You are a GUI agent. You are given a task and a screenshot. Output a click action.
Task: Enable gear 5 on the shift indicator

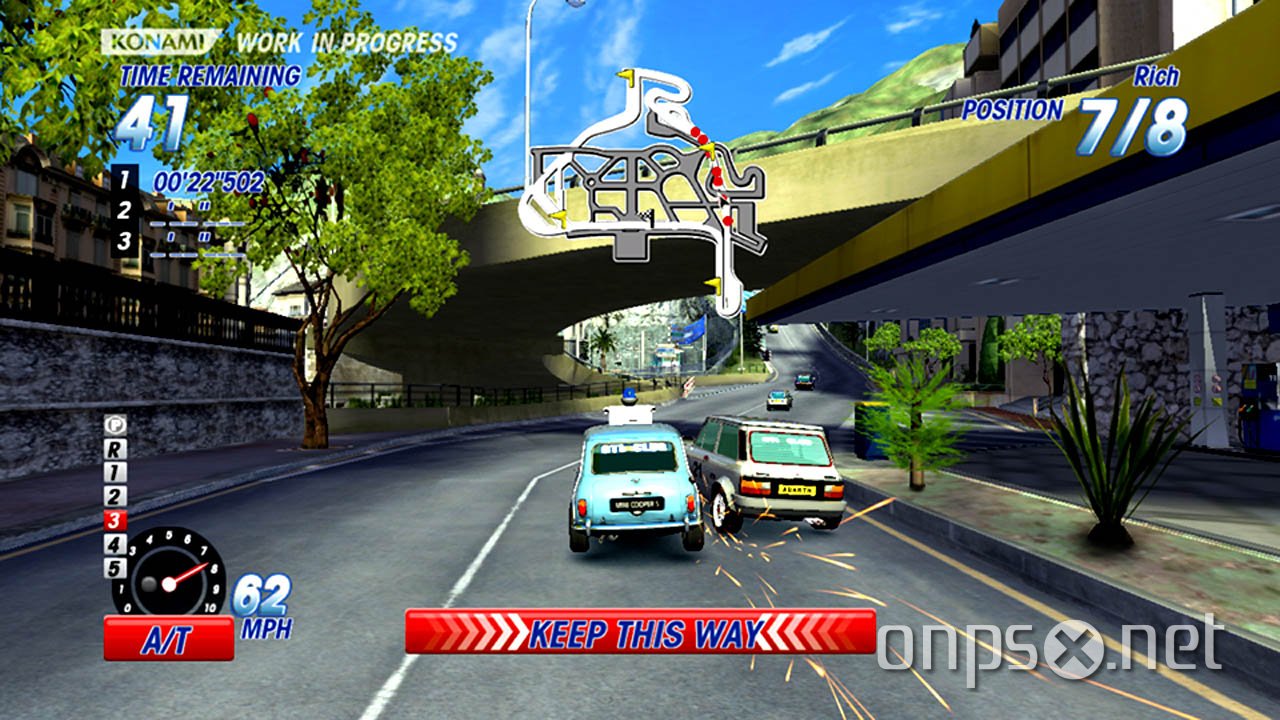(114, 565)
